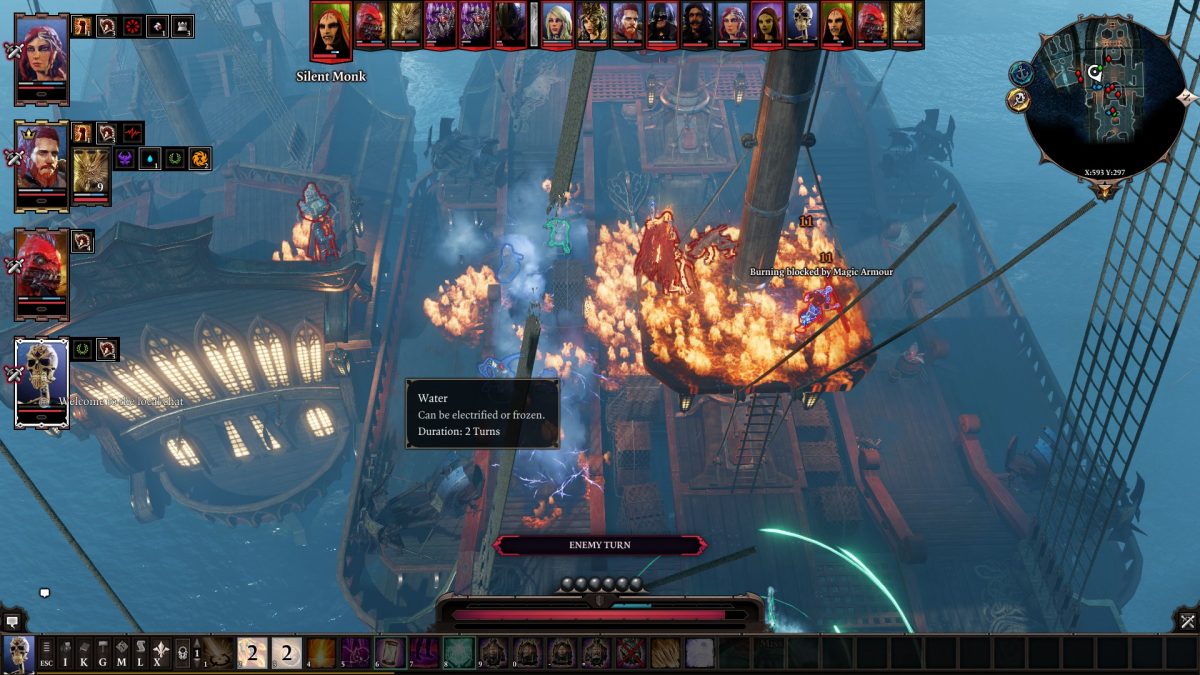1200x675 pixels.
Task: Select the red lizard party portrait
Action: pos(42,271)
